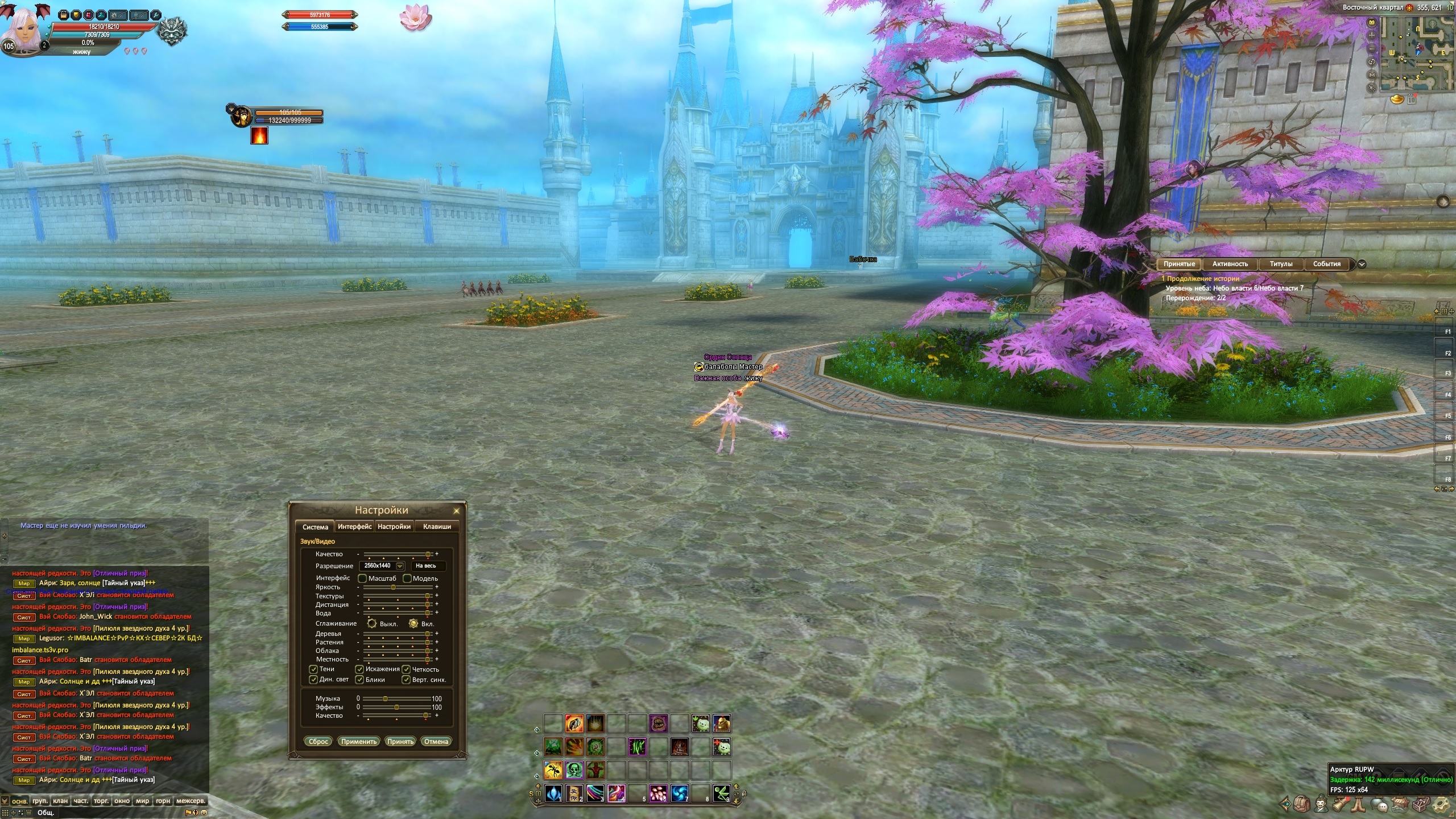This screenshot has height=819, width=1456.
Task: Reset settings with the Сброс button
Action: [318, 741]
